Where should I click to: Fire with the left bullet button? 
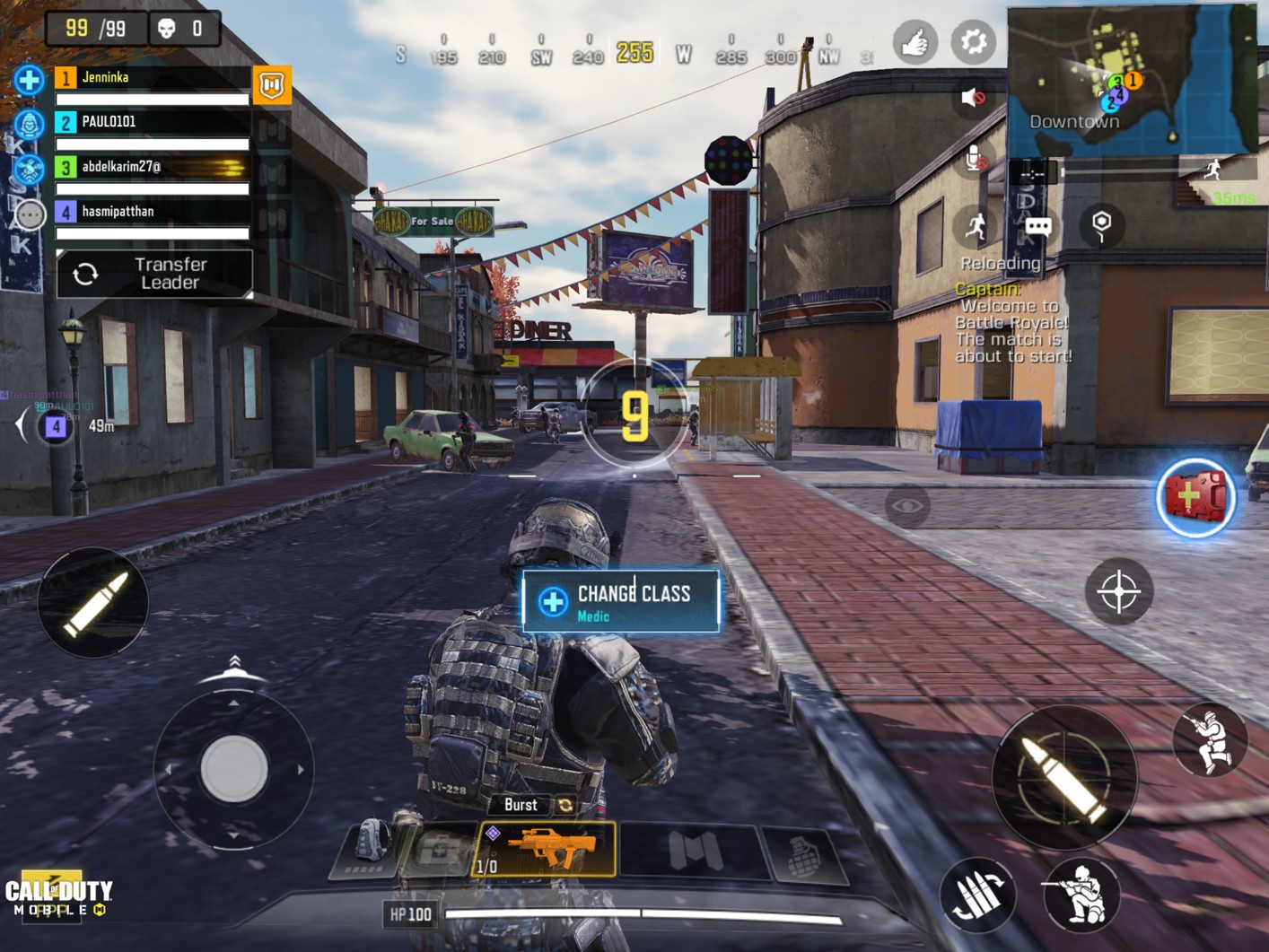92,602
